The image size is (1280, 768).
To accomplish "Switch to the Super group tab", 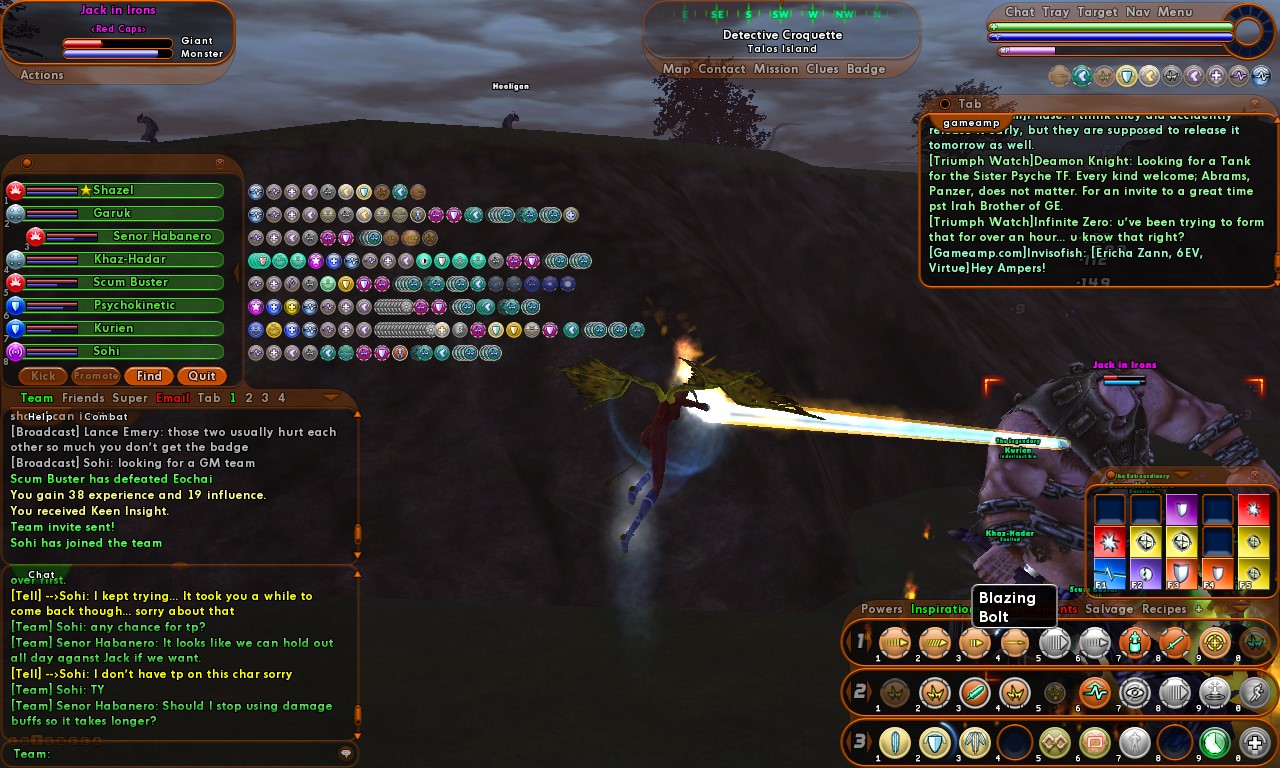I will click(130, 398).
